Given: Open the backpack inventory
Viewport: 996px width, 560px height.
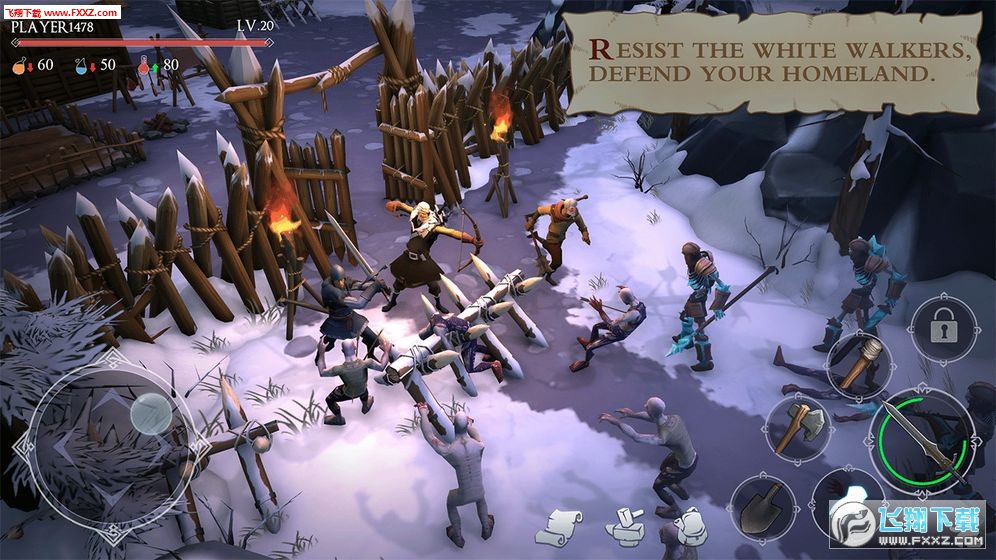Looking at the screenshot, I should tap(689, 525).
